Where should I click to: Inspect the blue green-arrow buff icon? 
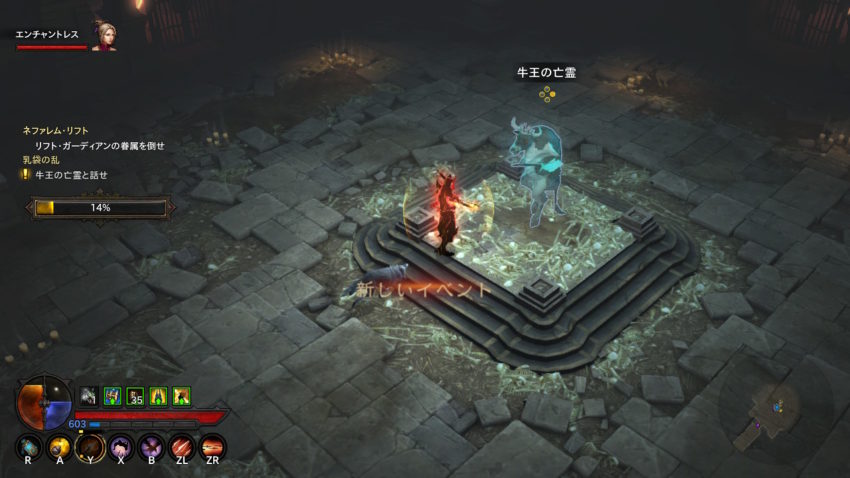[112, 396]
